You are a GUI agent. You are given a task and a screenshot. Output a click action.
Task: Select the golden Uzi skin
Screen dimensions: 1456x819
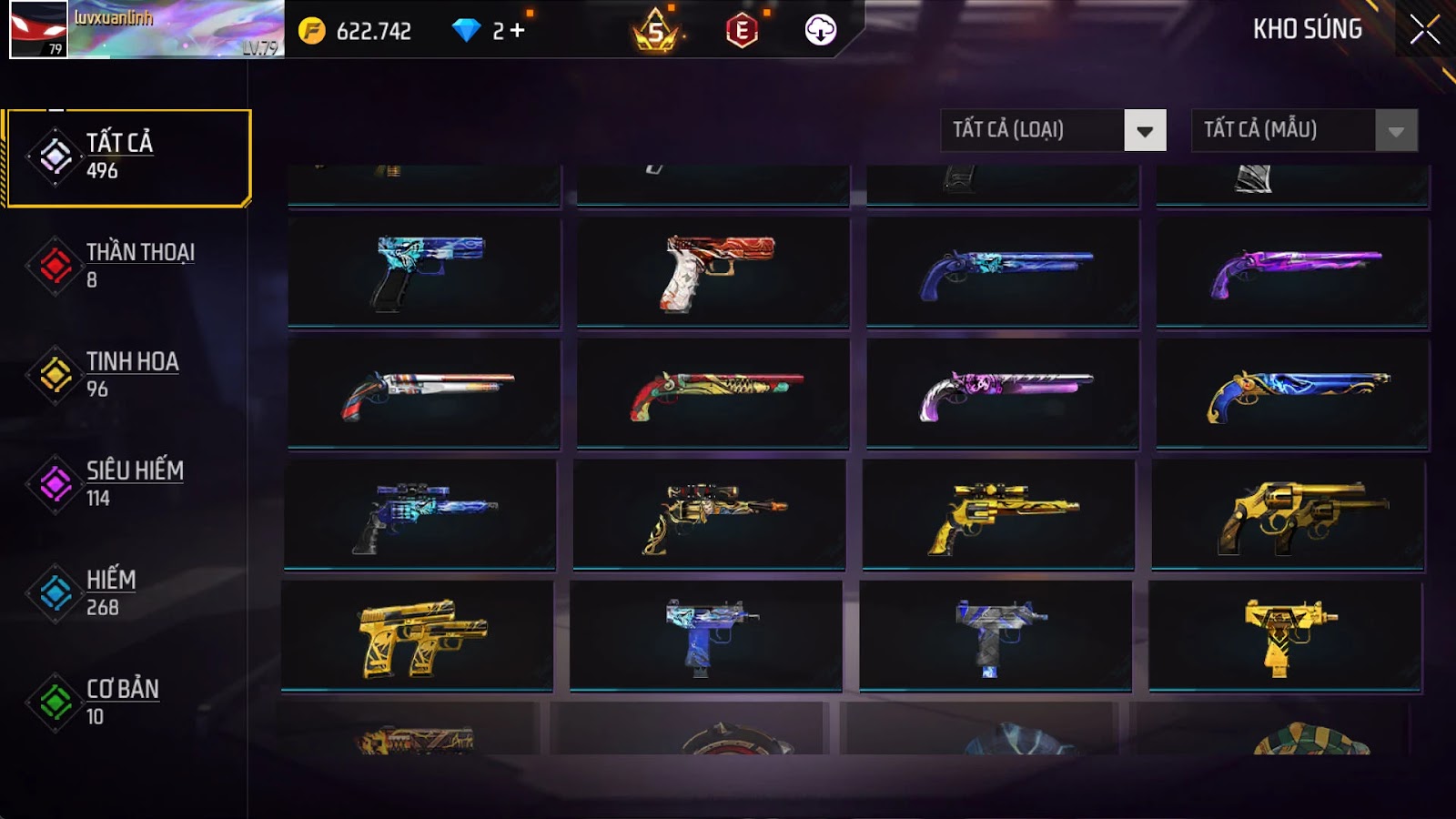1285,635
